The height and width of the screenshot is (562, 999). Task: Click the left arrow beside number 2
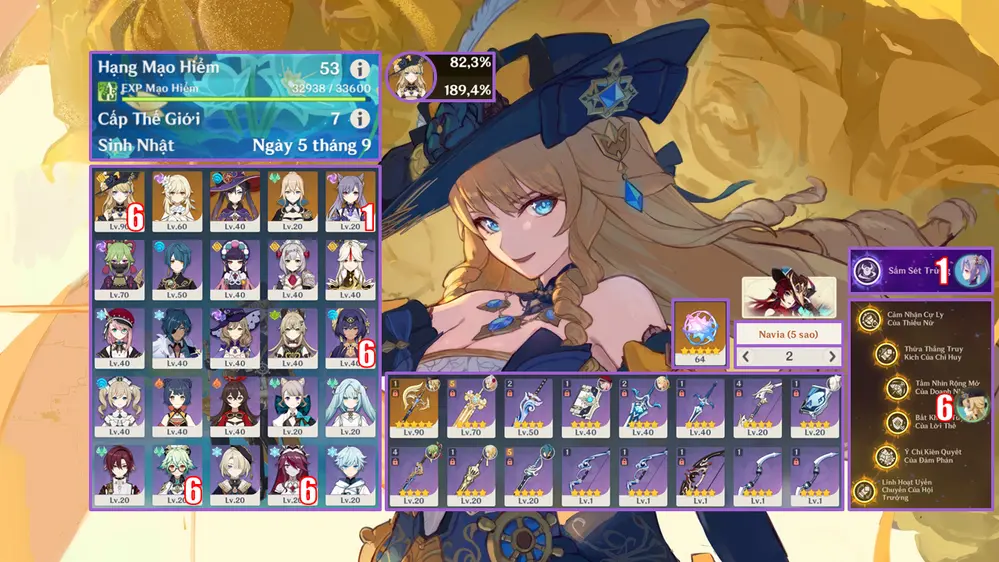click(x=746, y=356)
